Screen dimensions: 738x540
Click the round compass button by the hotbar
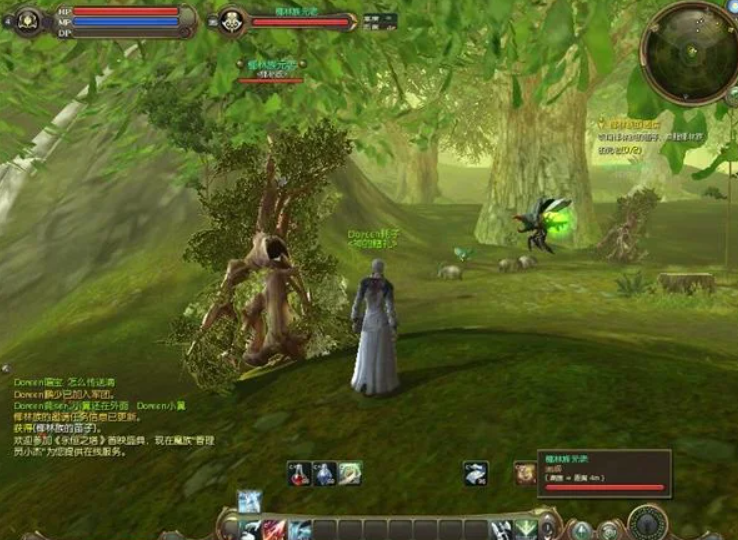648,522
